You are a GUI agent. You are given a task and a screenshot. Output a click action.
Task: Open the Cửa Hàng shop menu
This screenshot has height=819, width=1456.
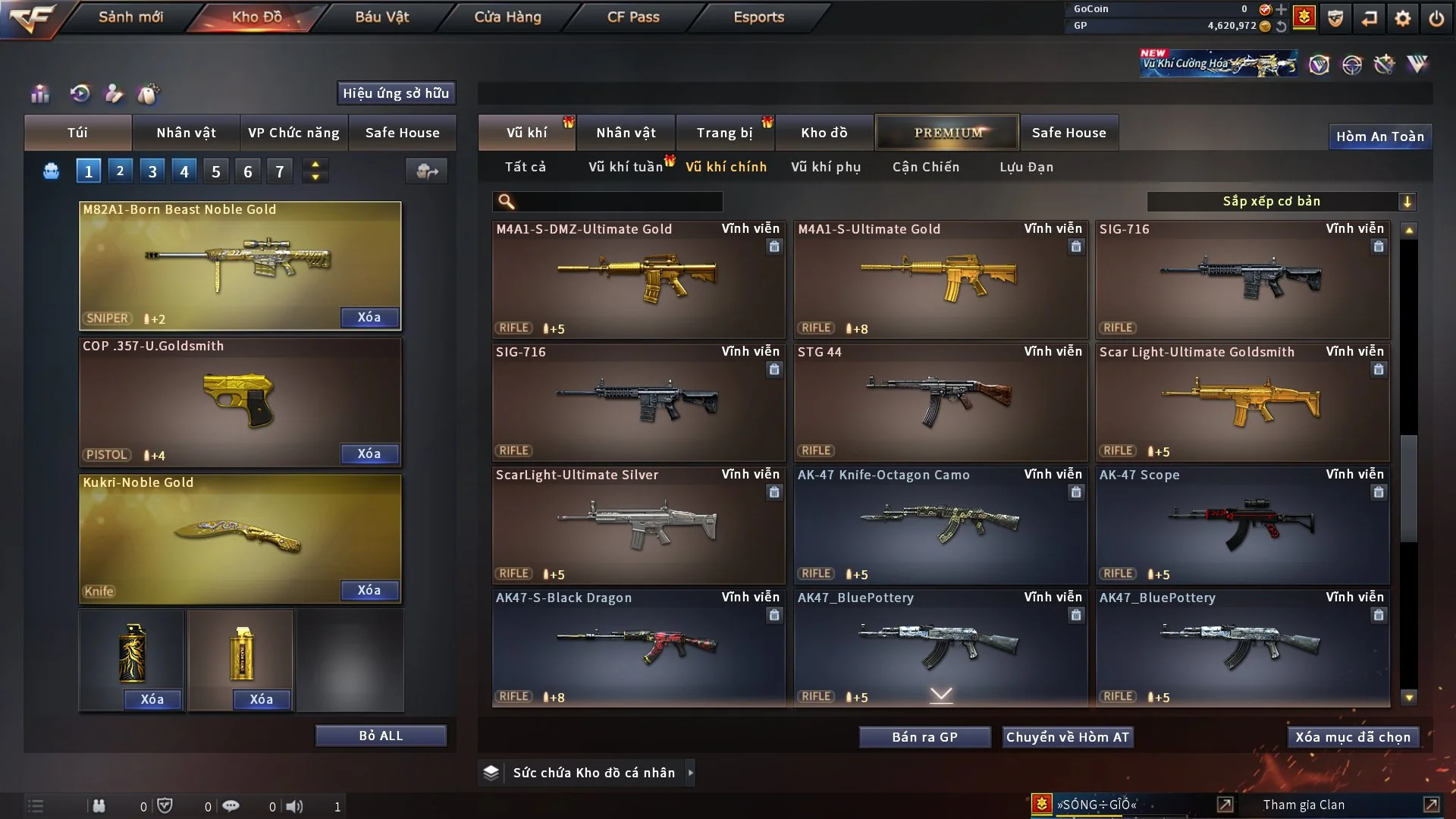point(507,17)
